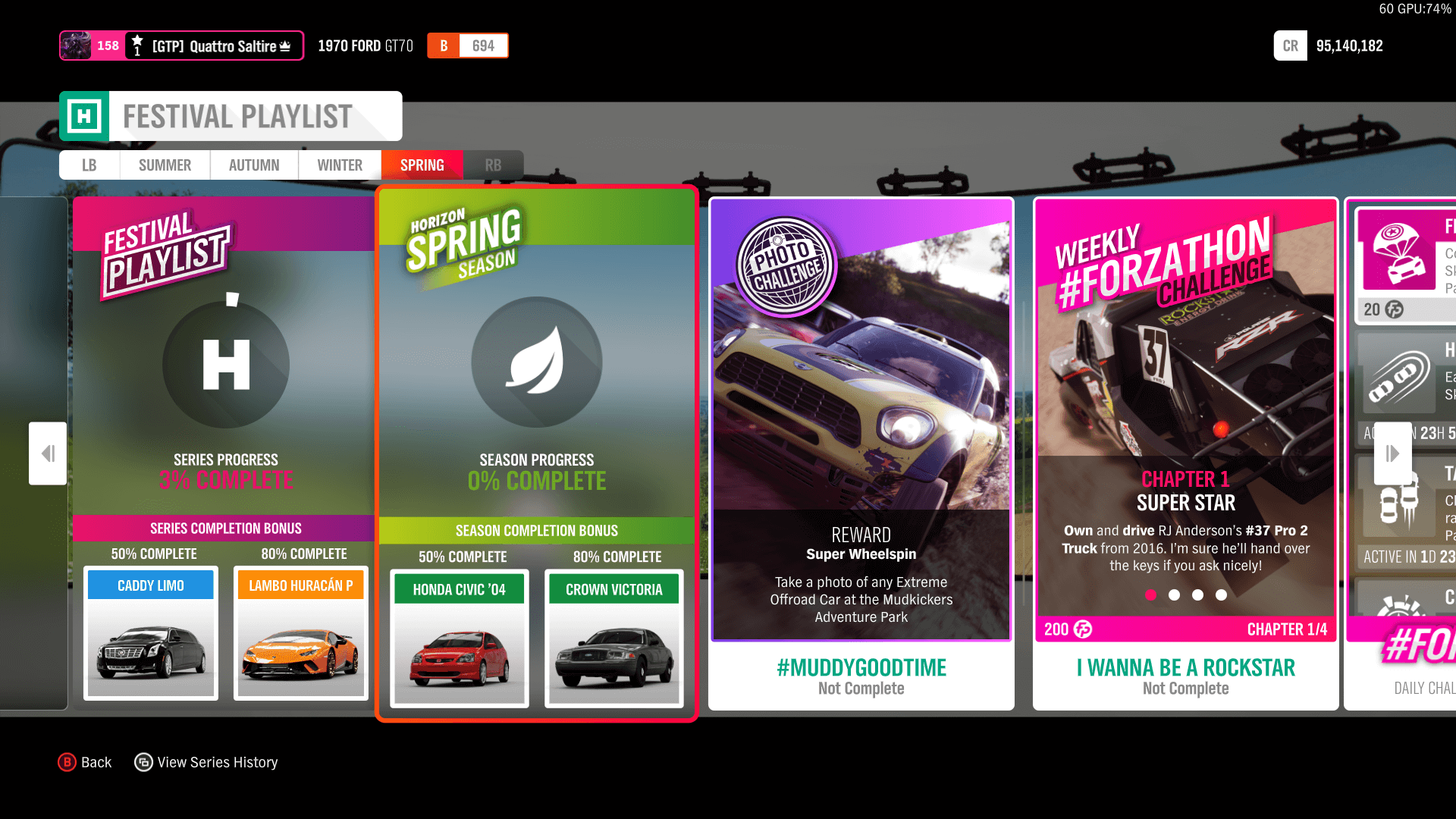
Task: Expand the playlist using the right arrow
Action: (x=1392, y=453)
